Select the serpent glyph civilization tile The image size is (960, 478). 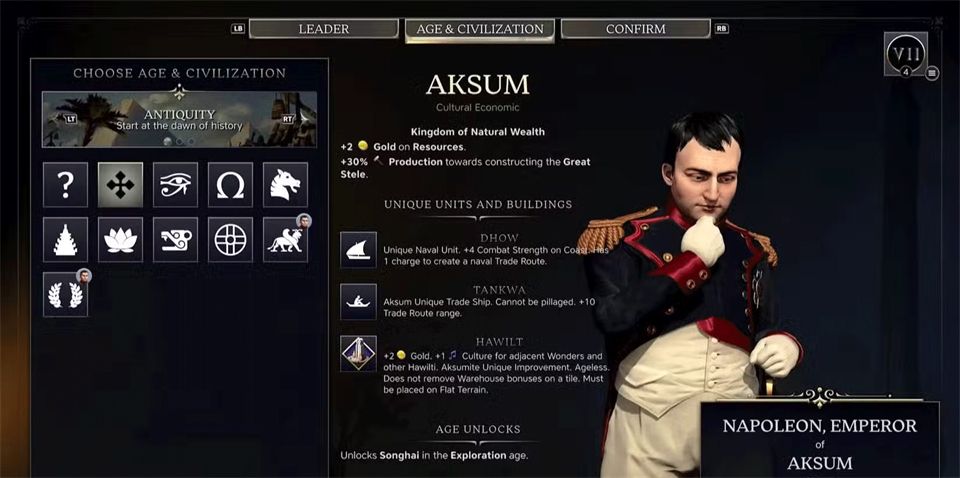tap(175, 240)
